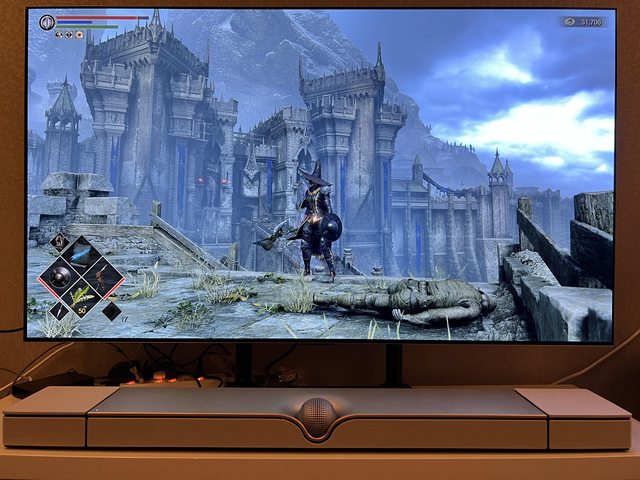Click the small arrow ammo slot
Viewport: 640px width, 480px height.
(x=59, y=311)
